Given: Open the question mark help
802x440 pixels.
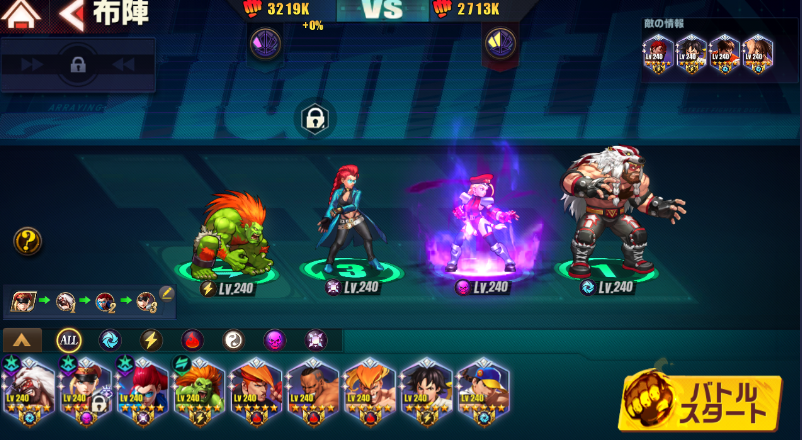Looking at the screenshot, I should [x=27, y=241].
